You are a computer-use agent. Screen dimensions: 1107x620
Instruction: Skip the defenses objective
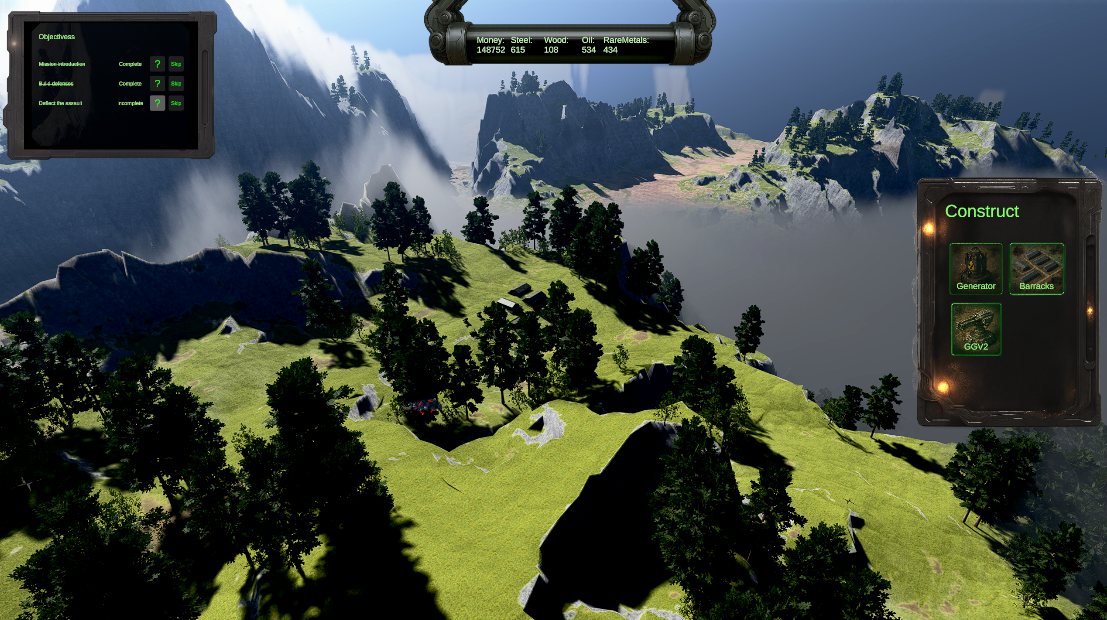coord(176,84)
